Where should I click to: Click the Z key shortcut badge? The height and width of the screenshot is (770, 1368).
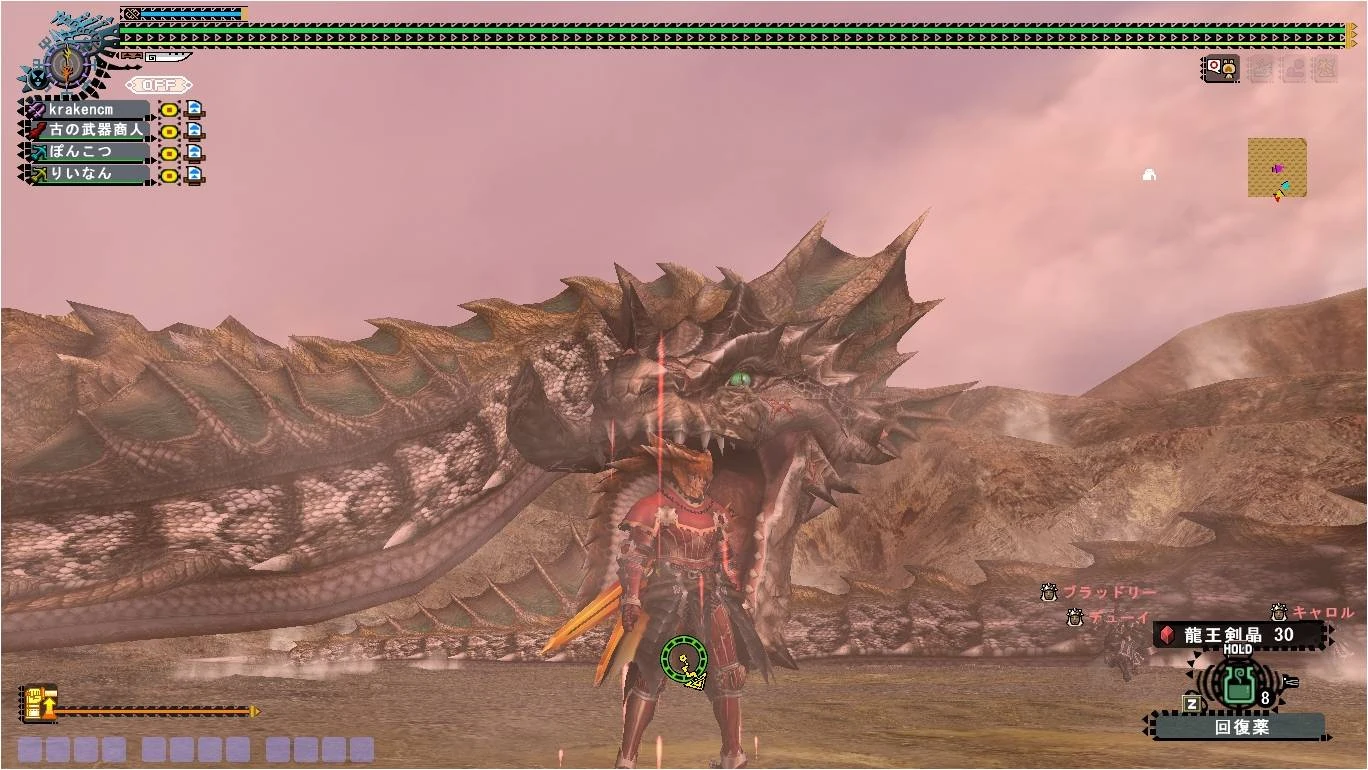point(1191,703)
